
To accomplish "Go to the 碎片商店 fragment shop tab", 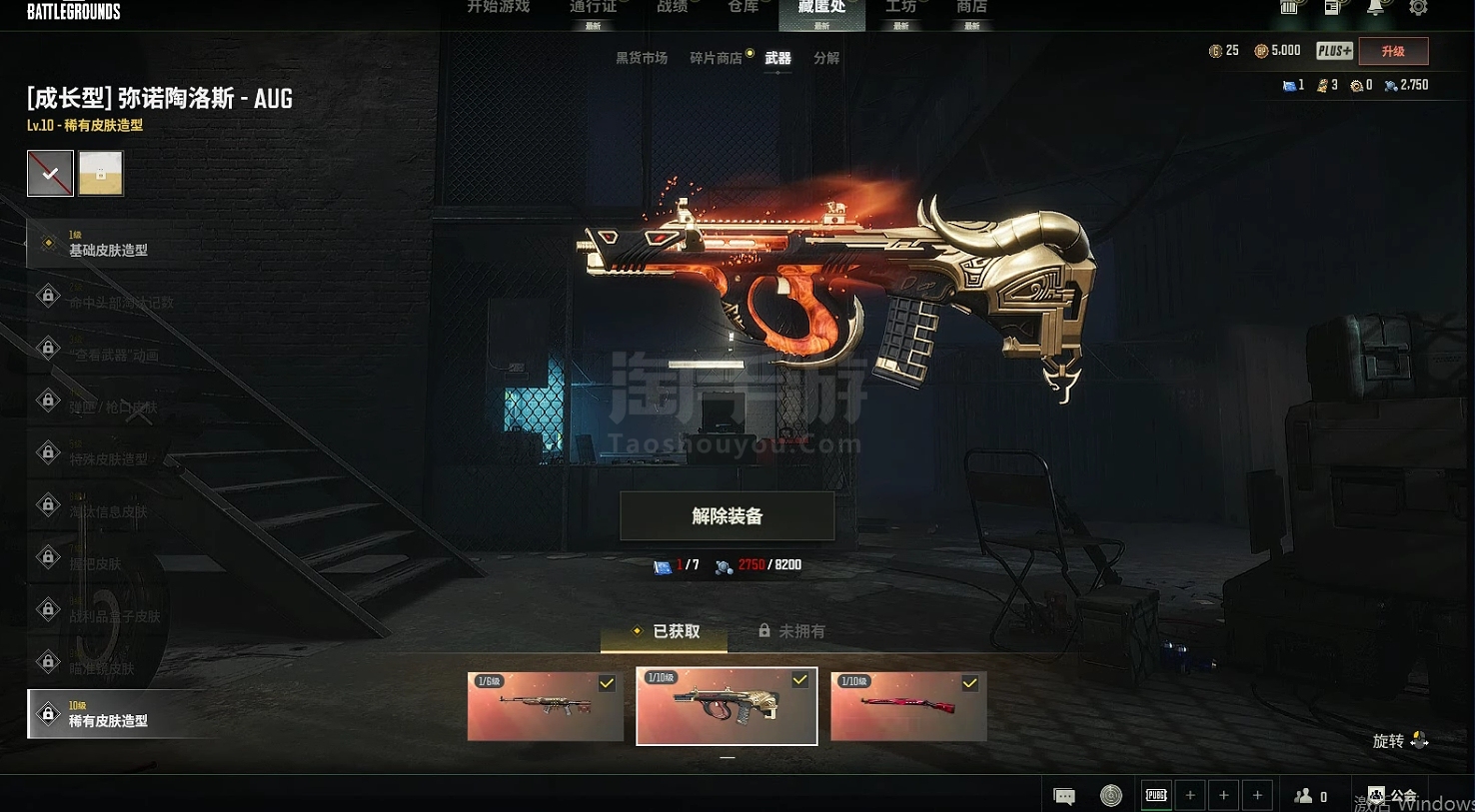I will (x=717, y=58).
